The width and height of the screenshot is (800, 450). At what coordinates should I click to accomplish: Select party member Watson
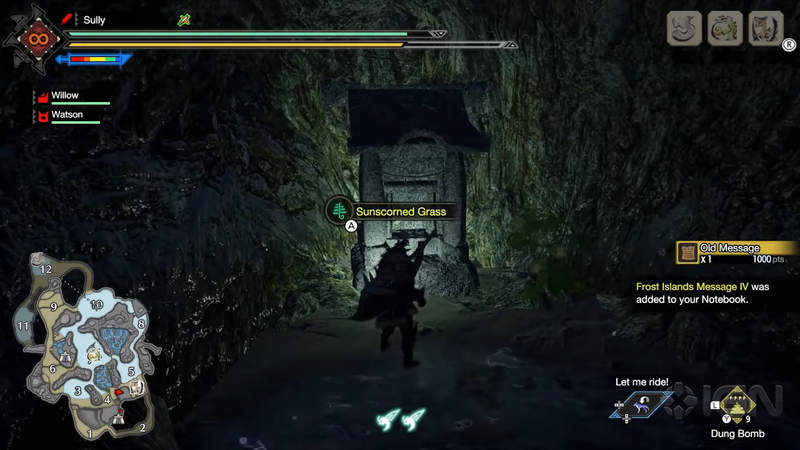click(70, 115)
